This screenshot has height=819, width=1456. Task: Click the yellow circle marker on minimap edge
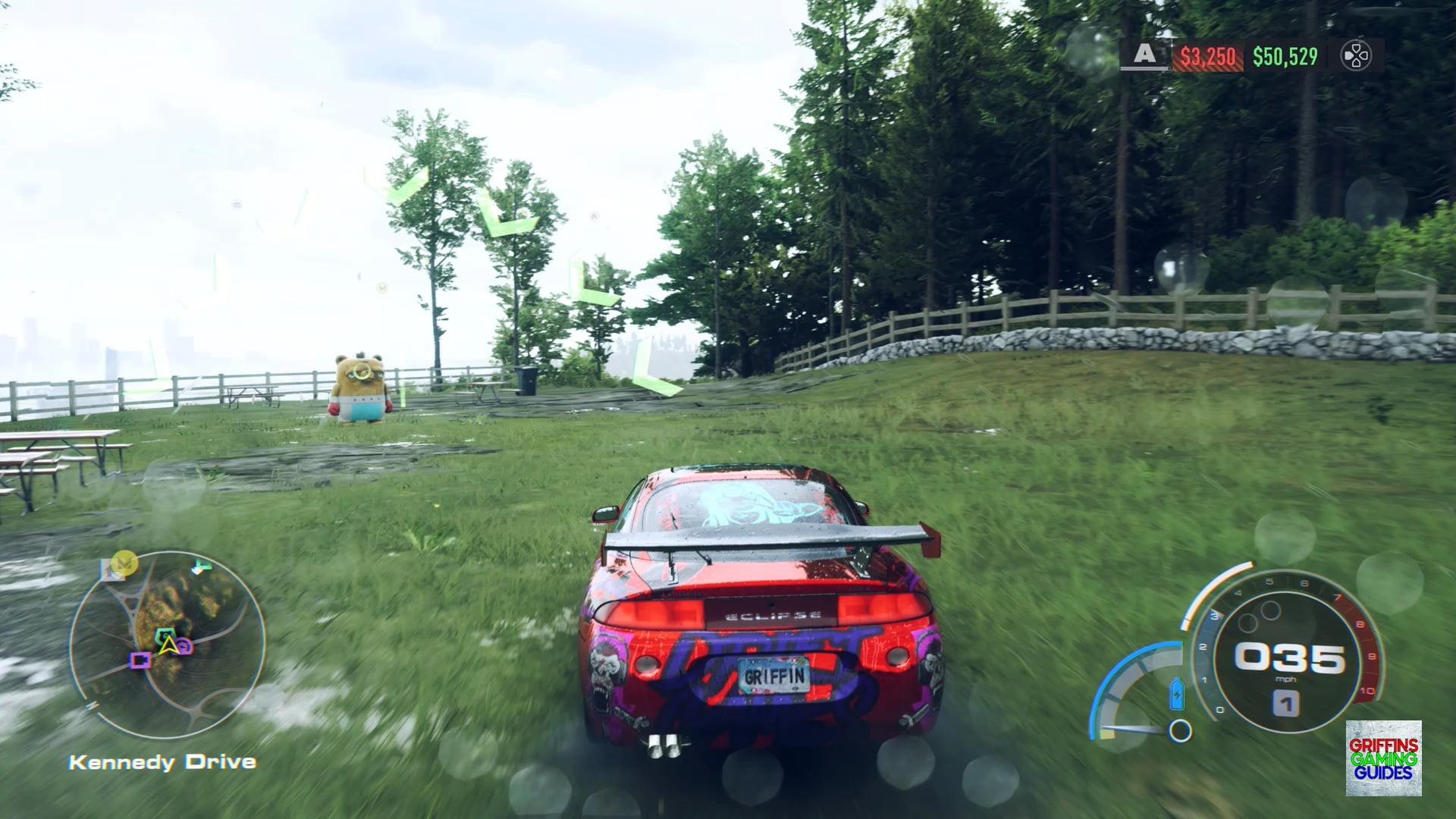tap(124, 562)
